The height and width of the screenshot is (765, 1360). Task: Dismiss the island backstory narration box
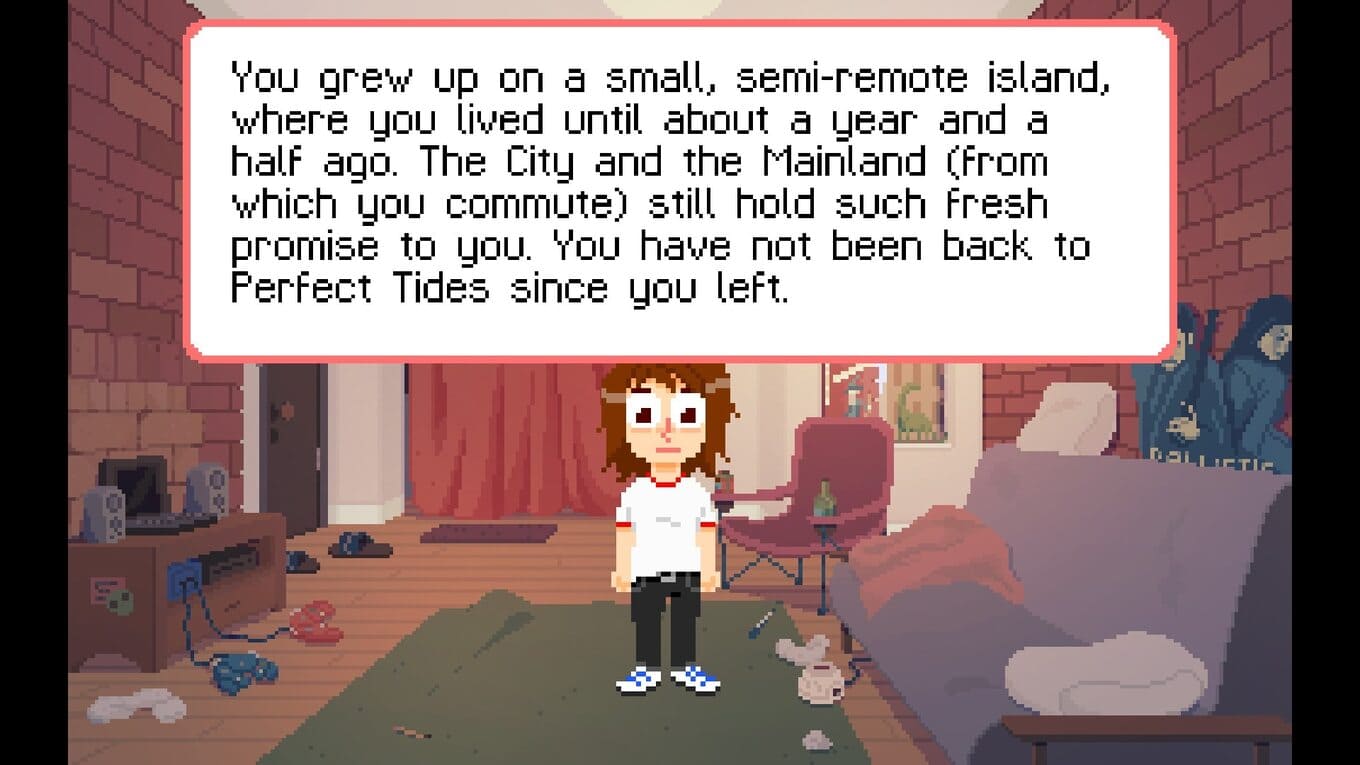pos(679,190)
